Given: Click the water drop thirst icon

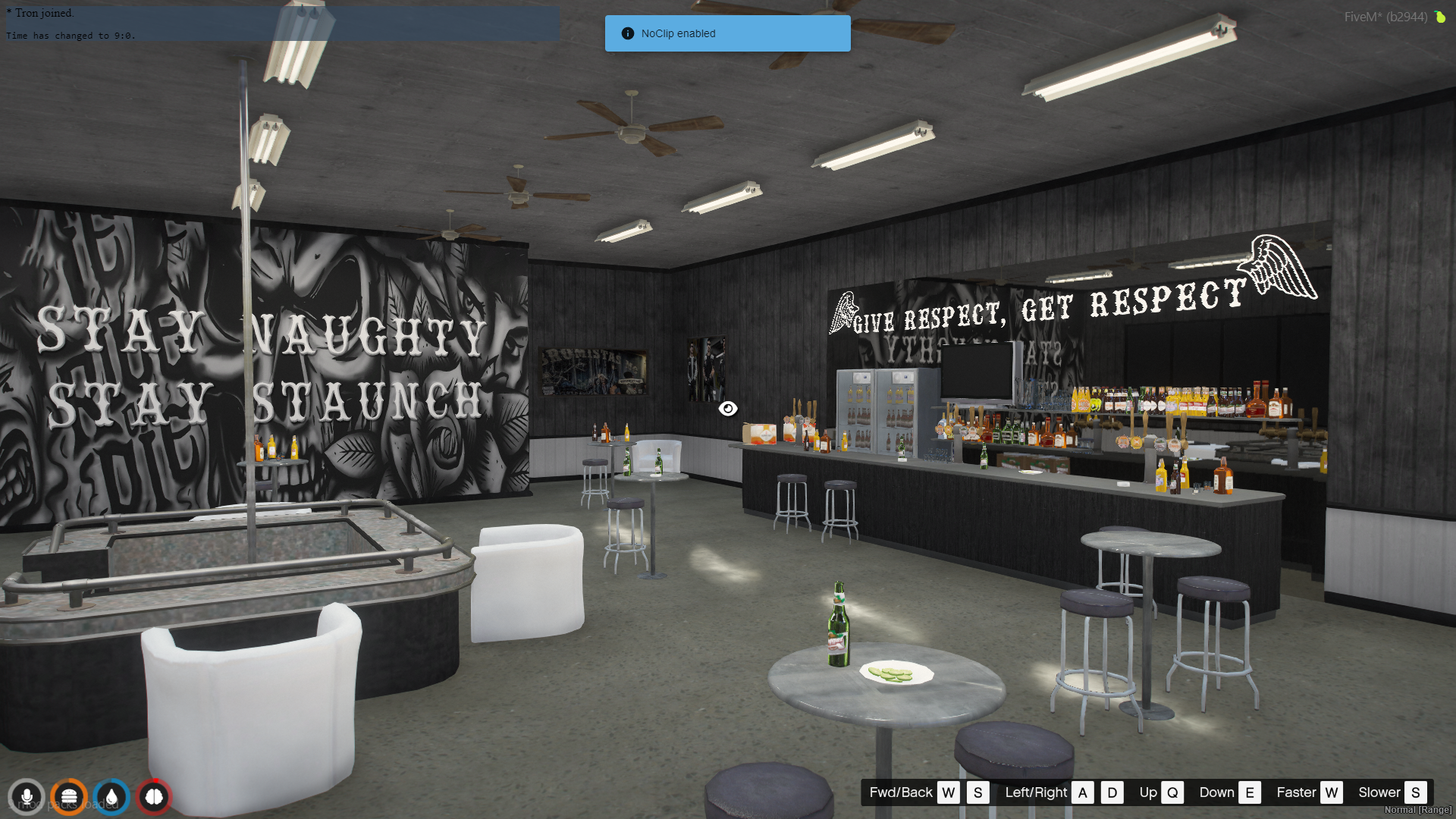Looking at the screenshot, I should pyautogui.click(x=111, y=797).
